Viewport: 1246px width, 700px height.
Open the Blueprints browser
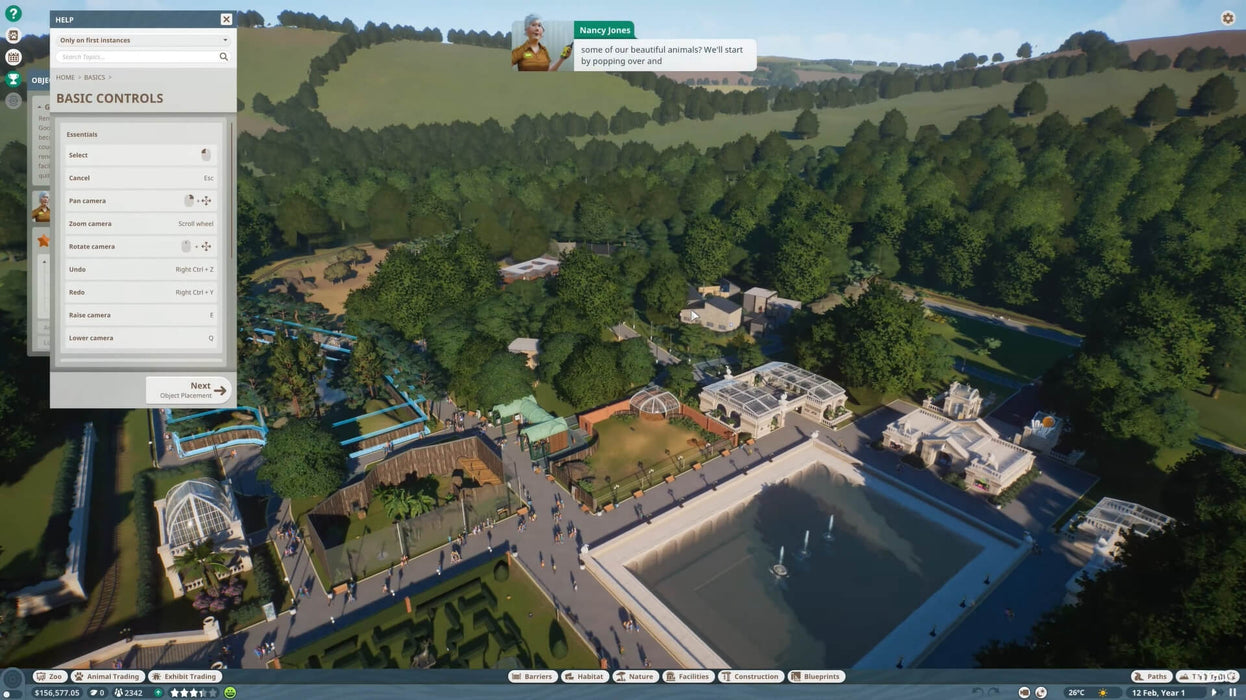(816, 677)
